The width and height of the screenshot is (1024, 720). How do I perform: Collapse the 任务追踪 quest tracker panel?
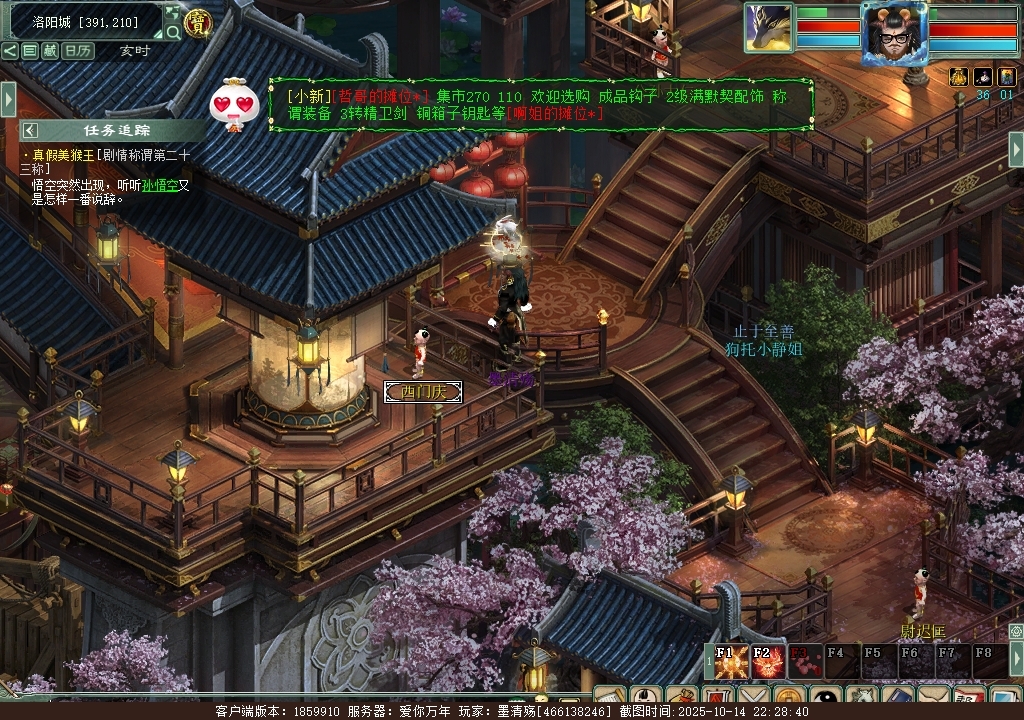coord(31,130)
